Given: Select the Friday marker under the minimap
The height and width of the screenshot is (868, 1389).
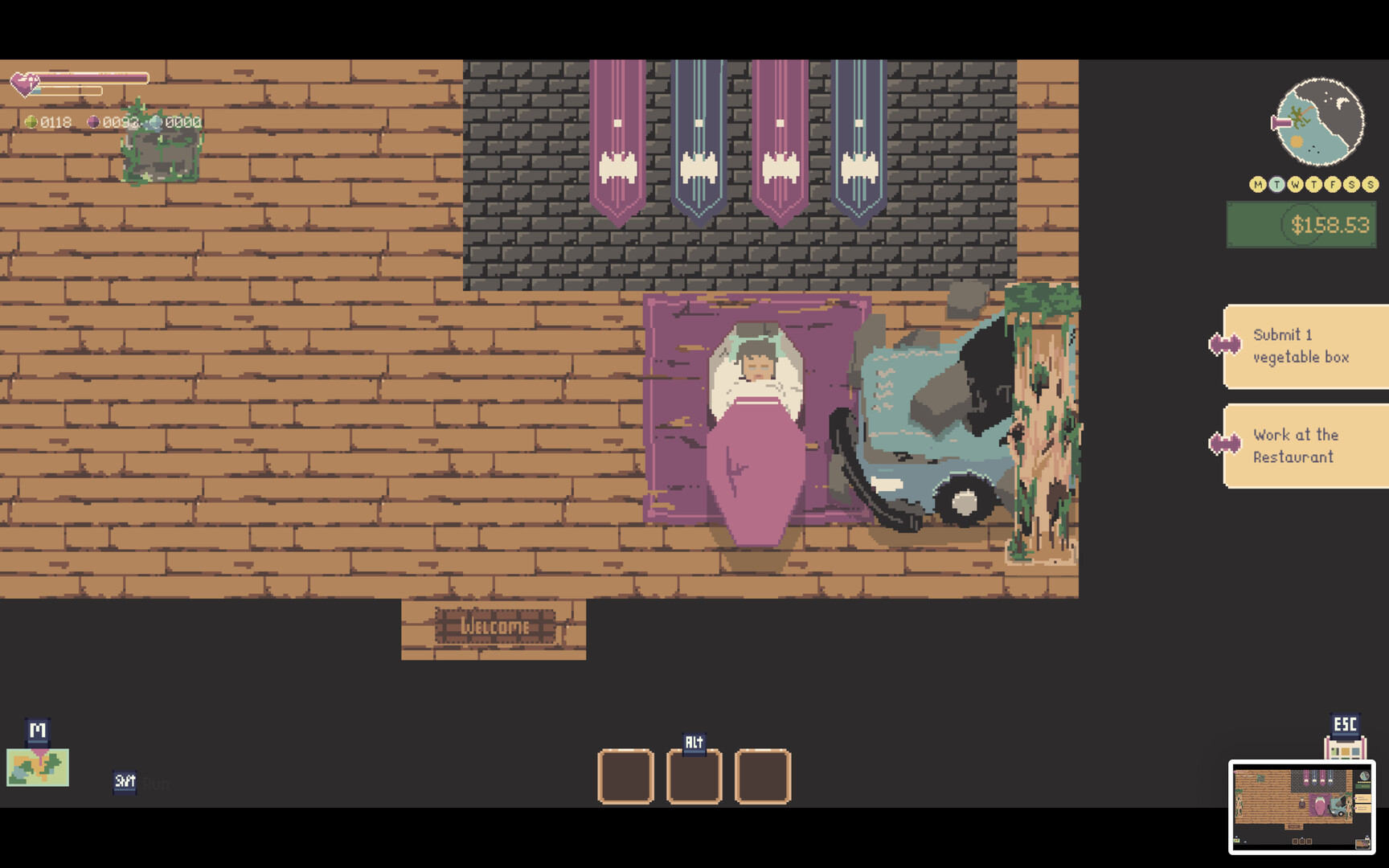Looking at the screenshot, I should click(x=1332, y=183).
